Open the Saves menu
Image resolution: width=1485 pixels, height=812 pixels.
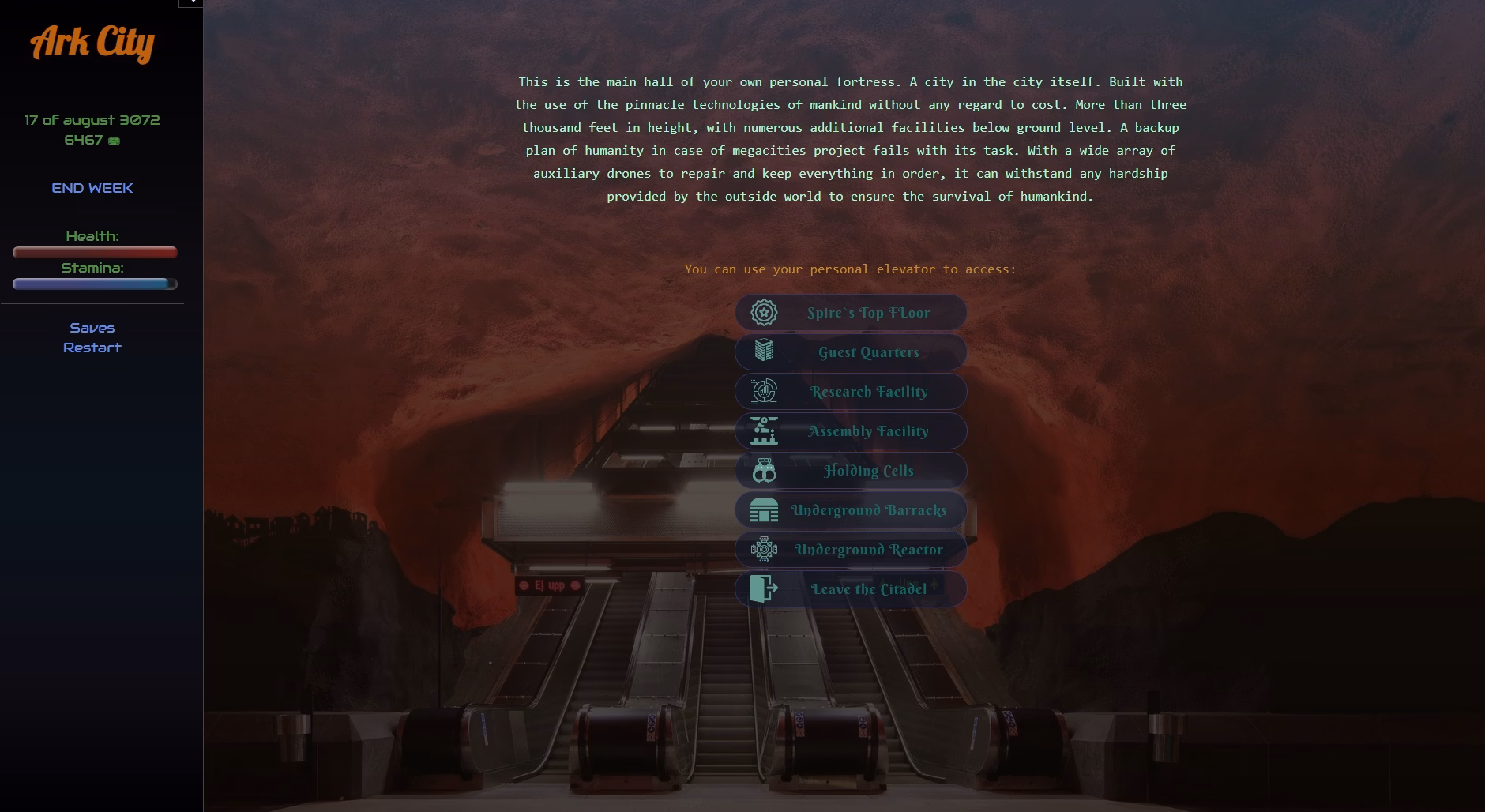coord(92,327)
